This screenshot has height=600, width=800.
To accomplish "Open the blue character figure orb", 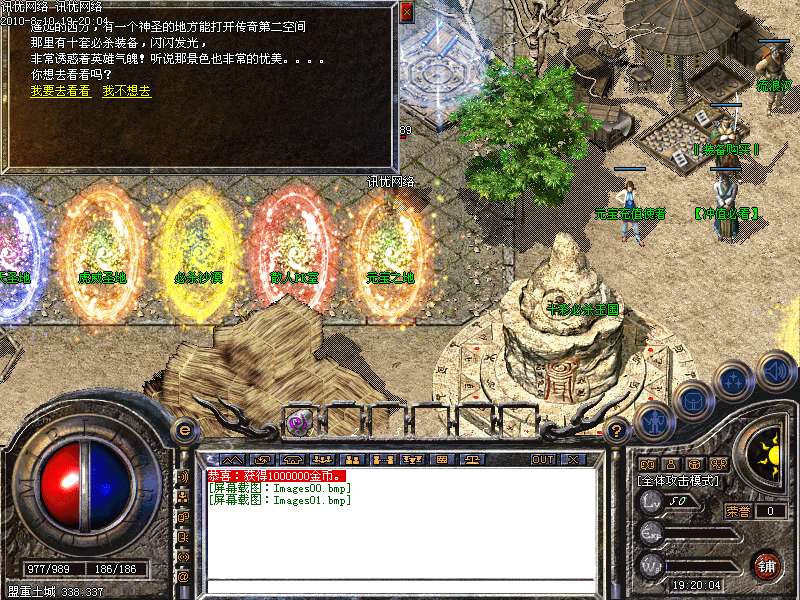I will 653,420.
